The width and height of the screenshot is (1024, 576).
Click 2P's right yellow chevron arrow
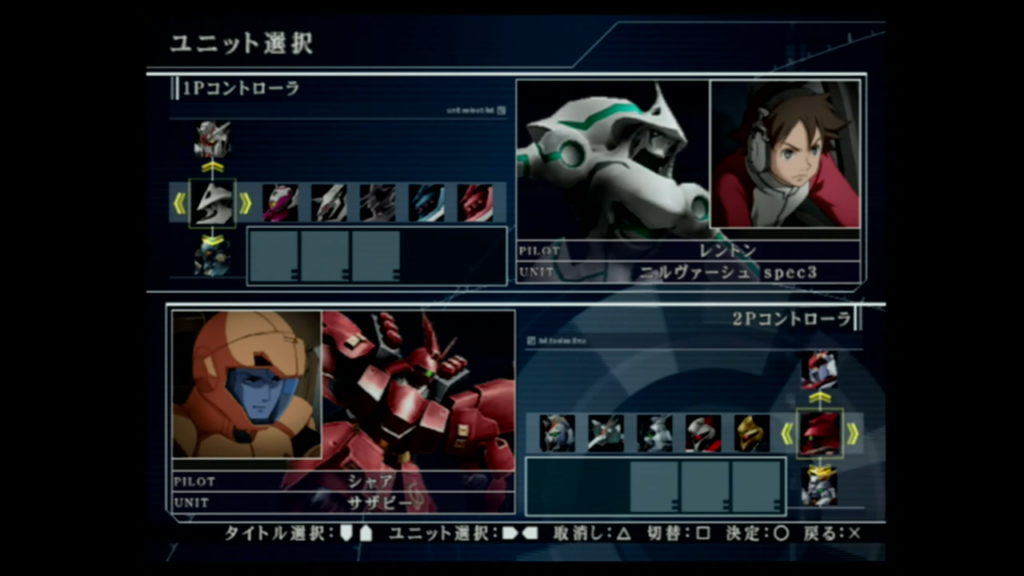(x=853, y=433)
